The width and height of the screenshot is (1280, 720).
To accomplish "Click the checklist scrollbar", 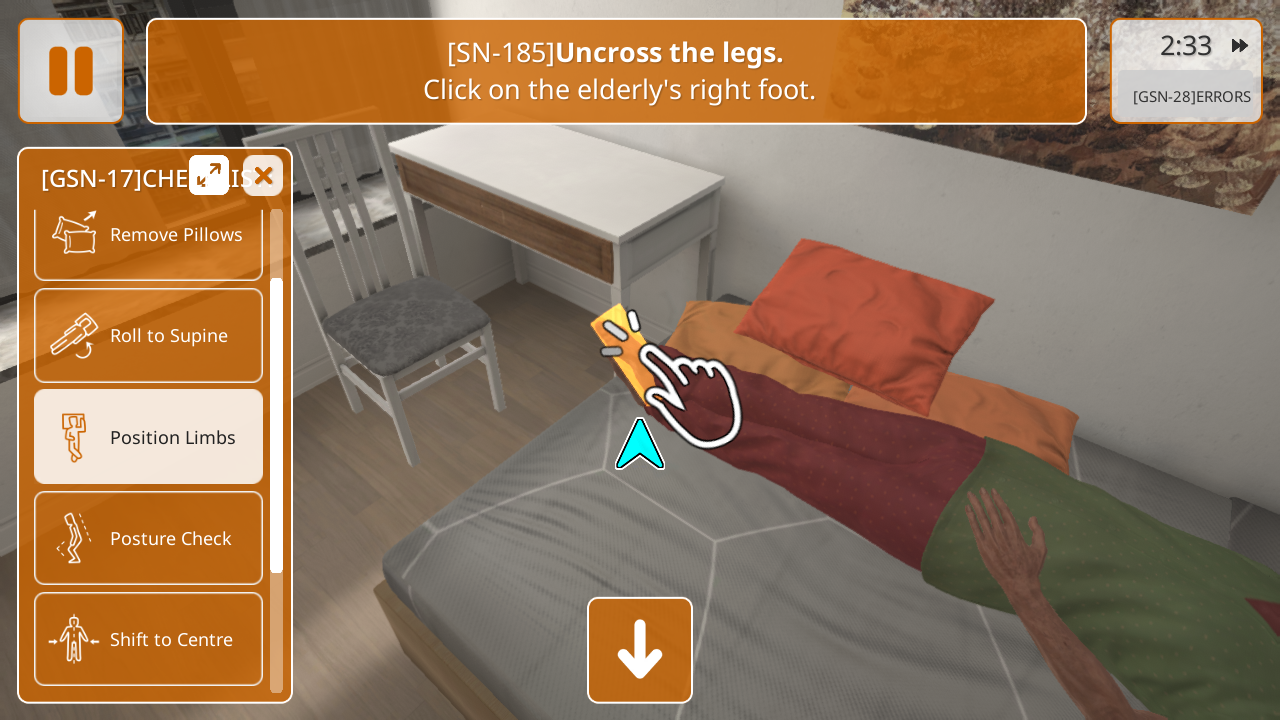I will [x=276, y=425].
